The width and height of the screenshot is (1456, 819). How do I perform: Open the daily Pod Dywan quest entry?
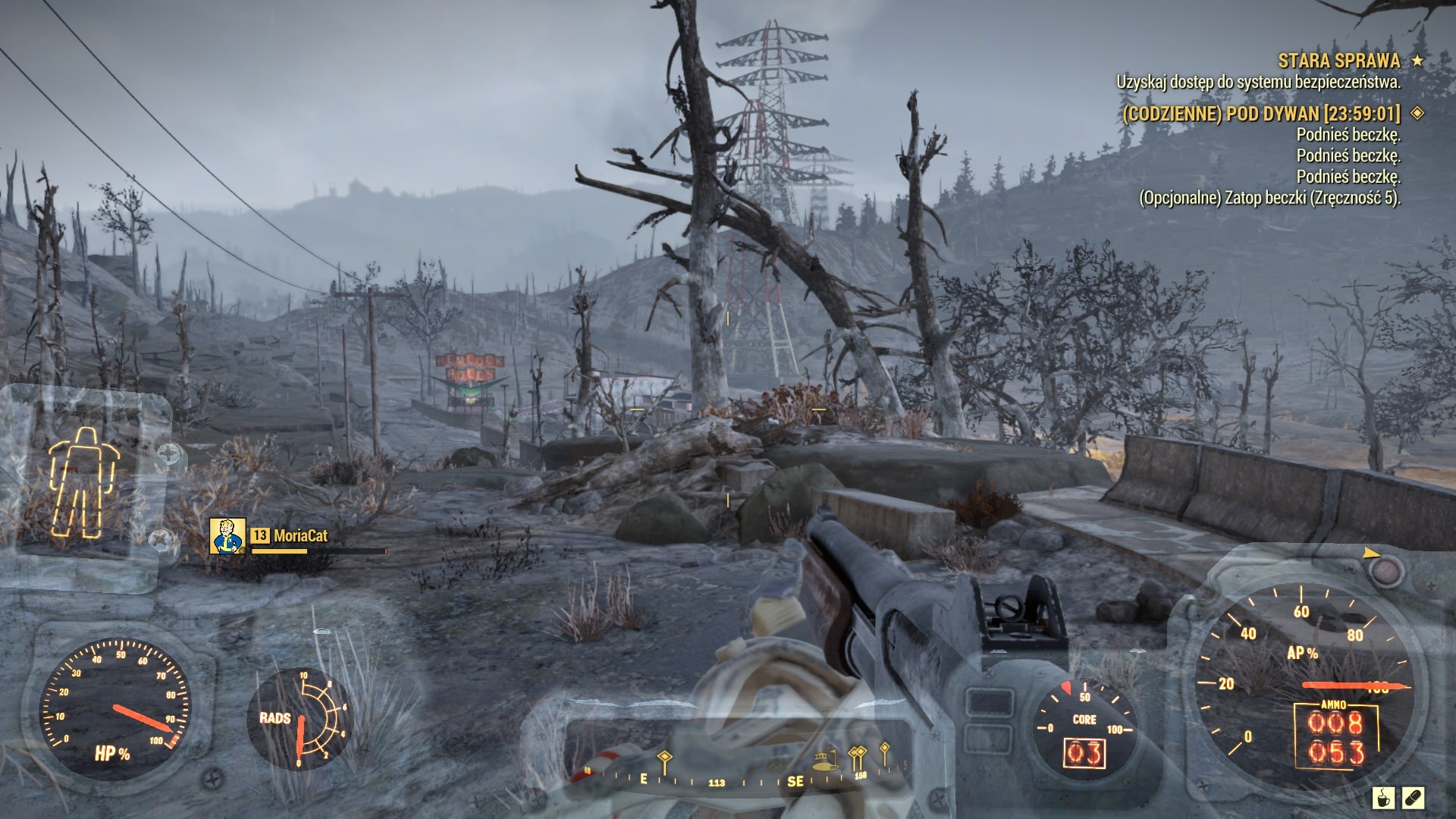[1261, 115]
